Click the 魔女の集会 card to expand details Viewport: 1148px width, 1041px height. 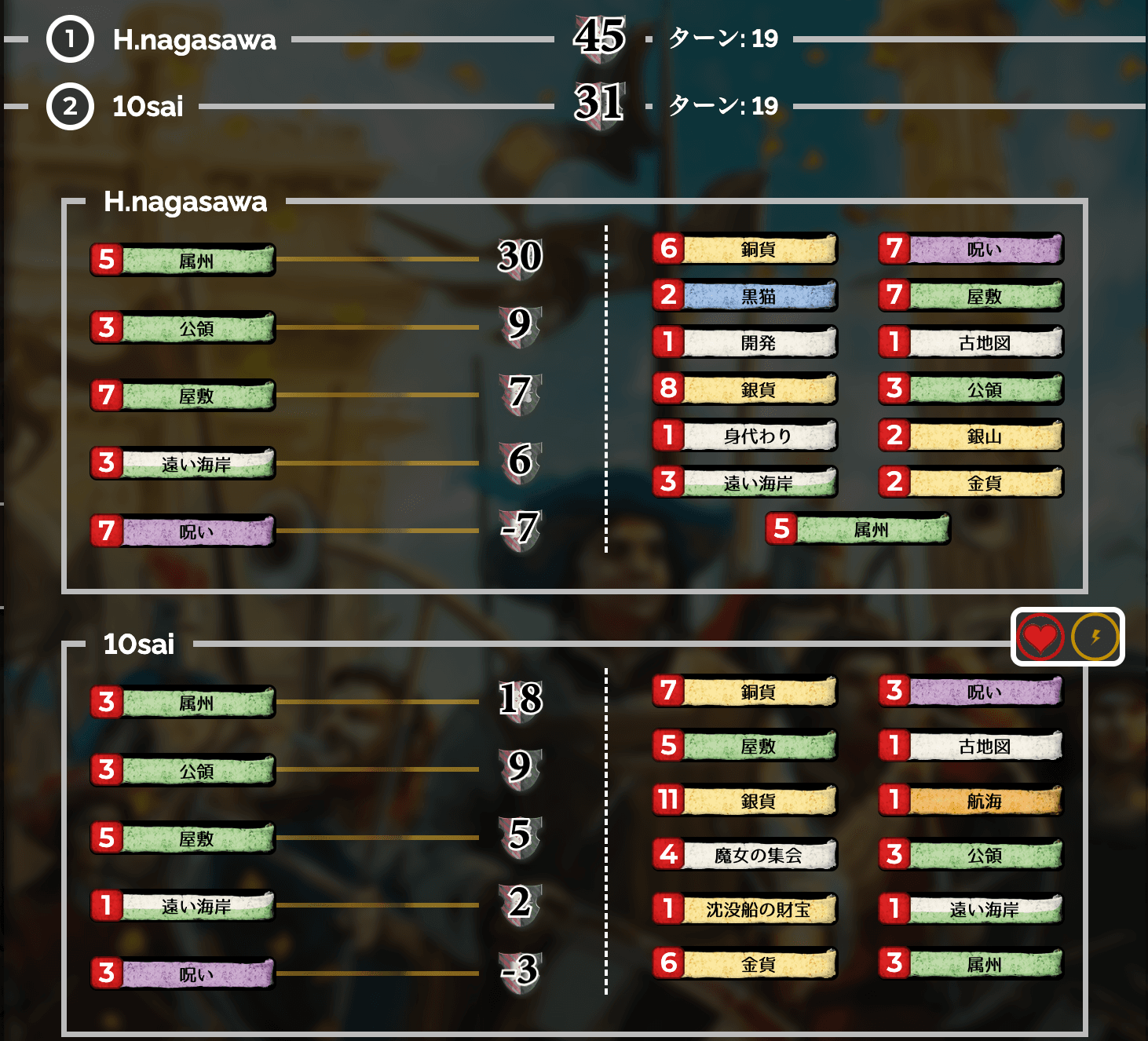pos(746,856)
